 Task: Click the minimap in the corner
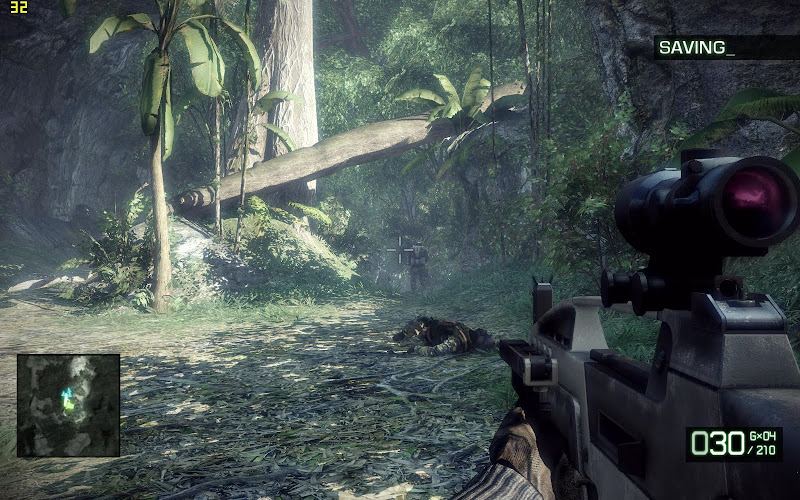click(x=68, y=405)
